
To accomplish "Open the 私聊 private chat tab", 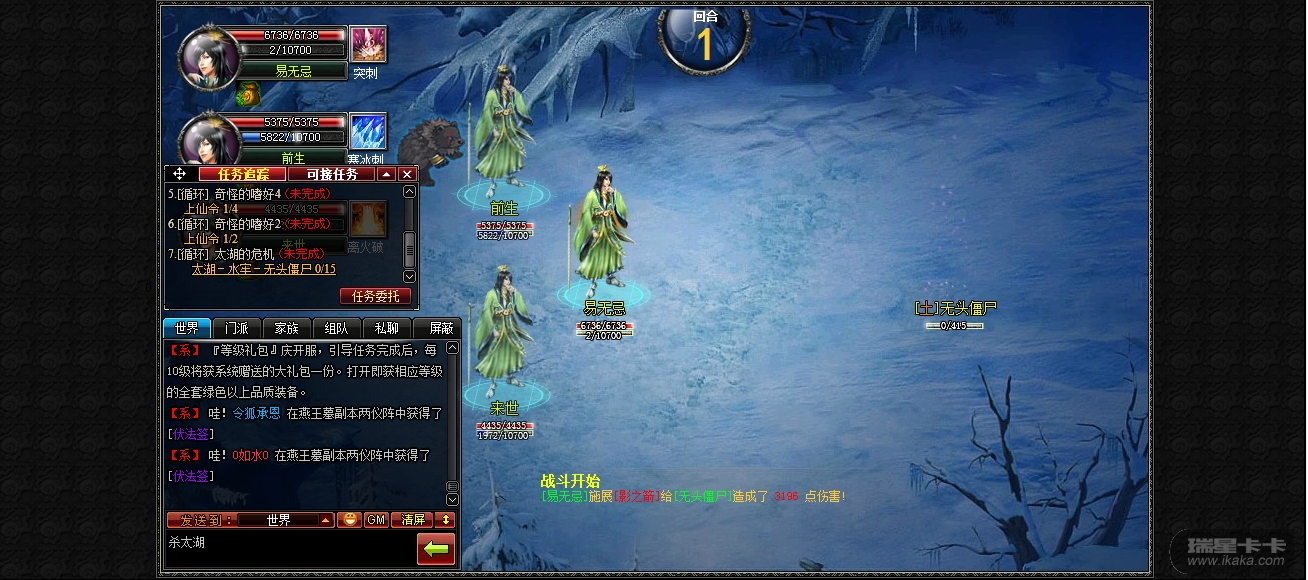I will tap(387, 328).
